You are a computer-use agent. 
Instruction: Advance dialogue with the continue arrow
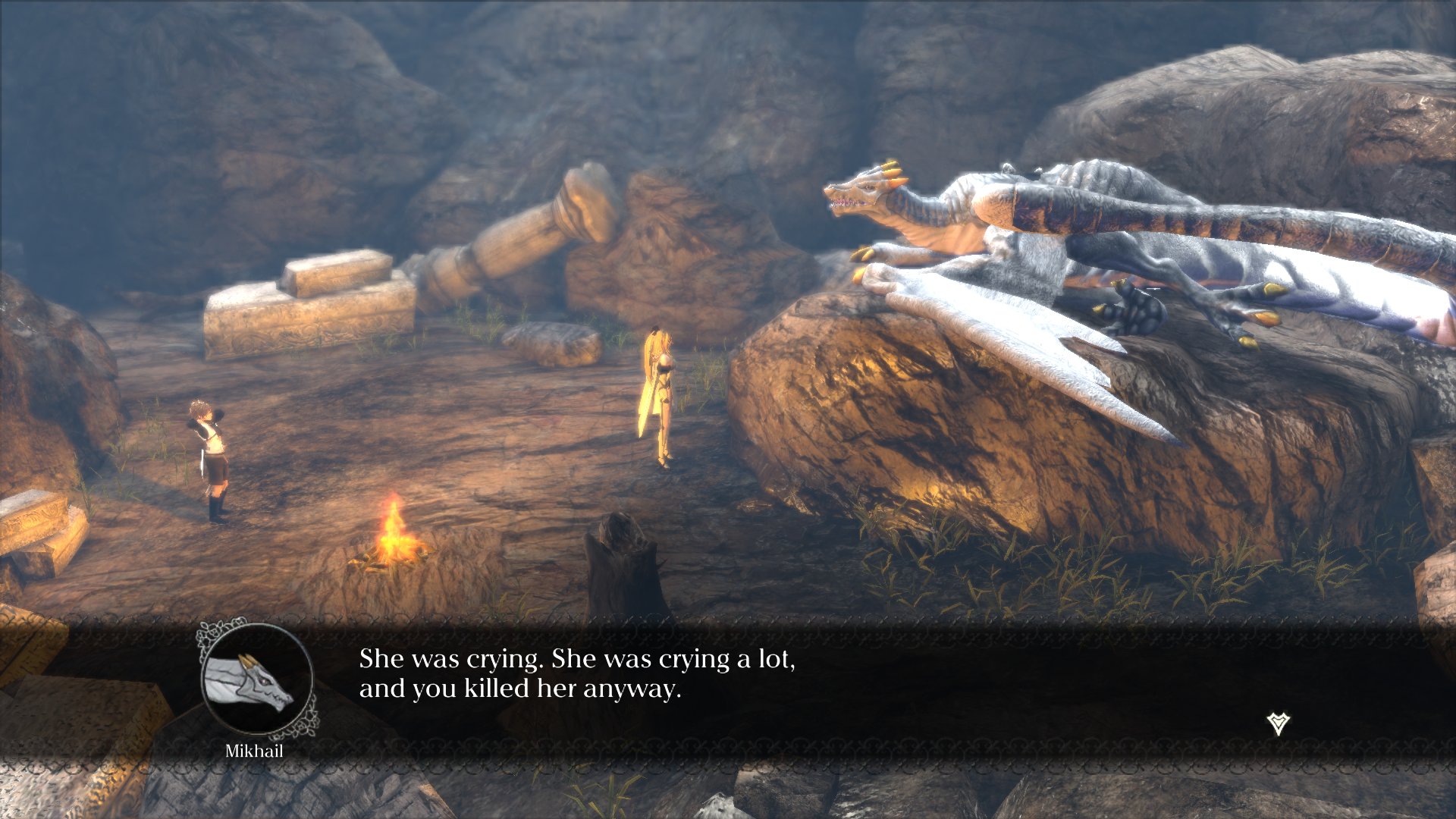tap(1279, 723)
